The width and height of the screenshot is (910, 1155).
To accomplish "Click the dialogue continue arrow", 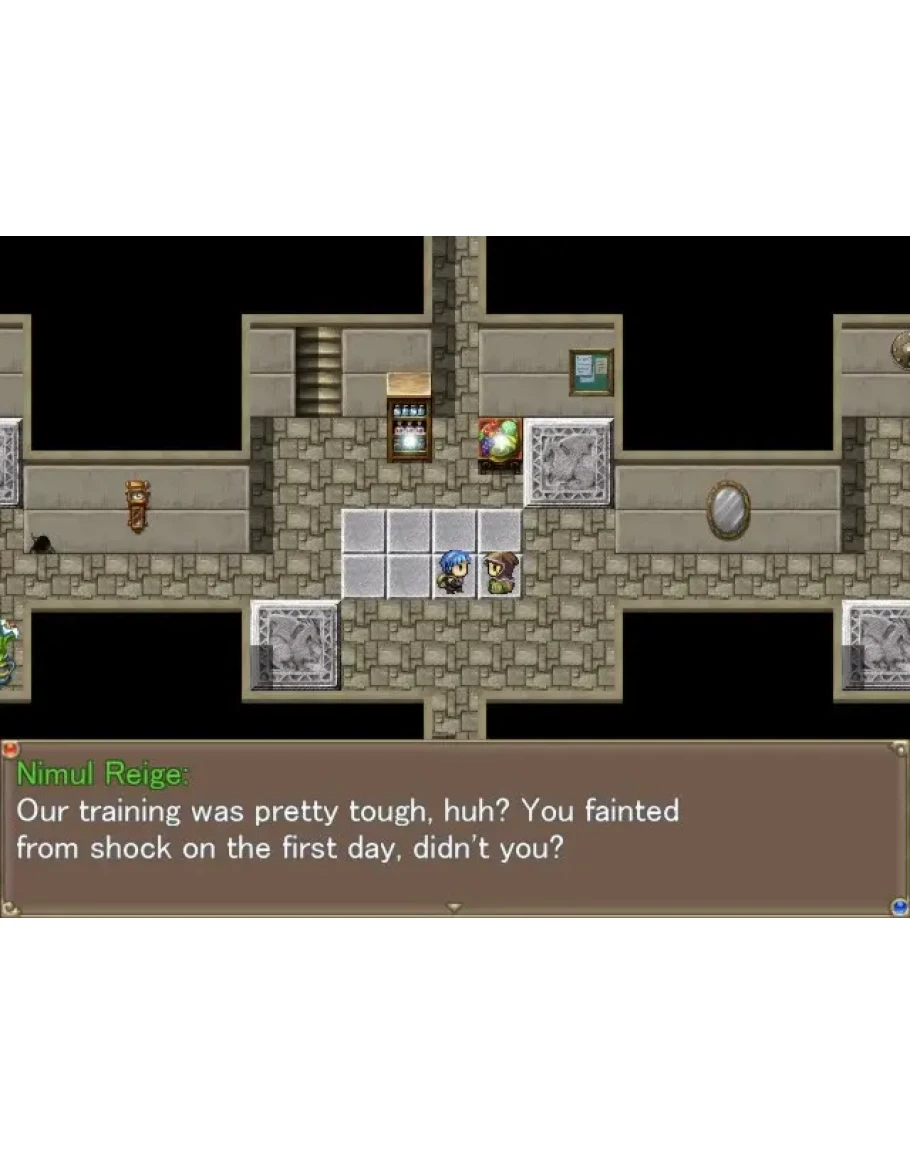I will (454, 907).
